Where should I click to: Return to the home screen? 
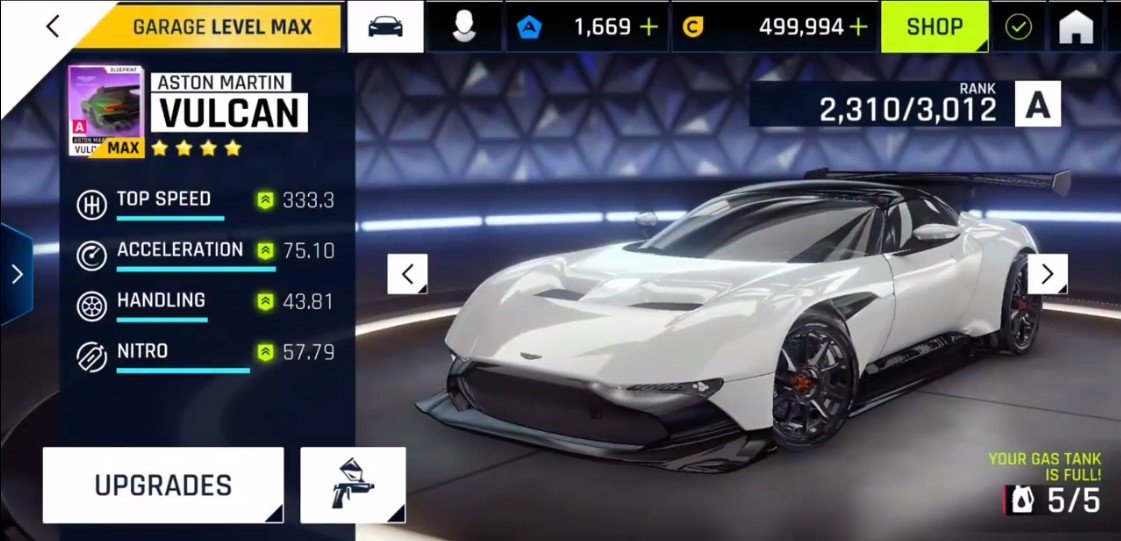tap(1078, 27)
